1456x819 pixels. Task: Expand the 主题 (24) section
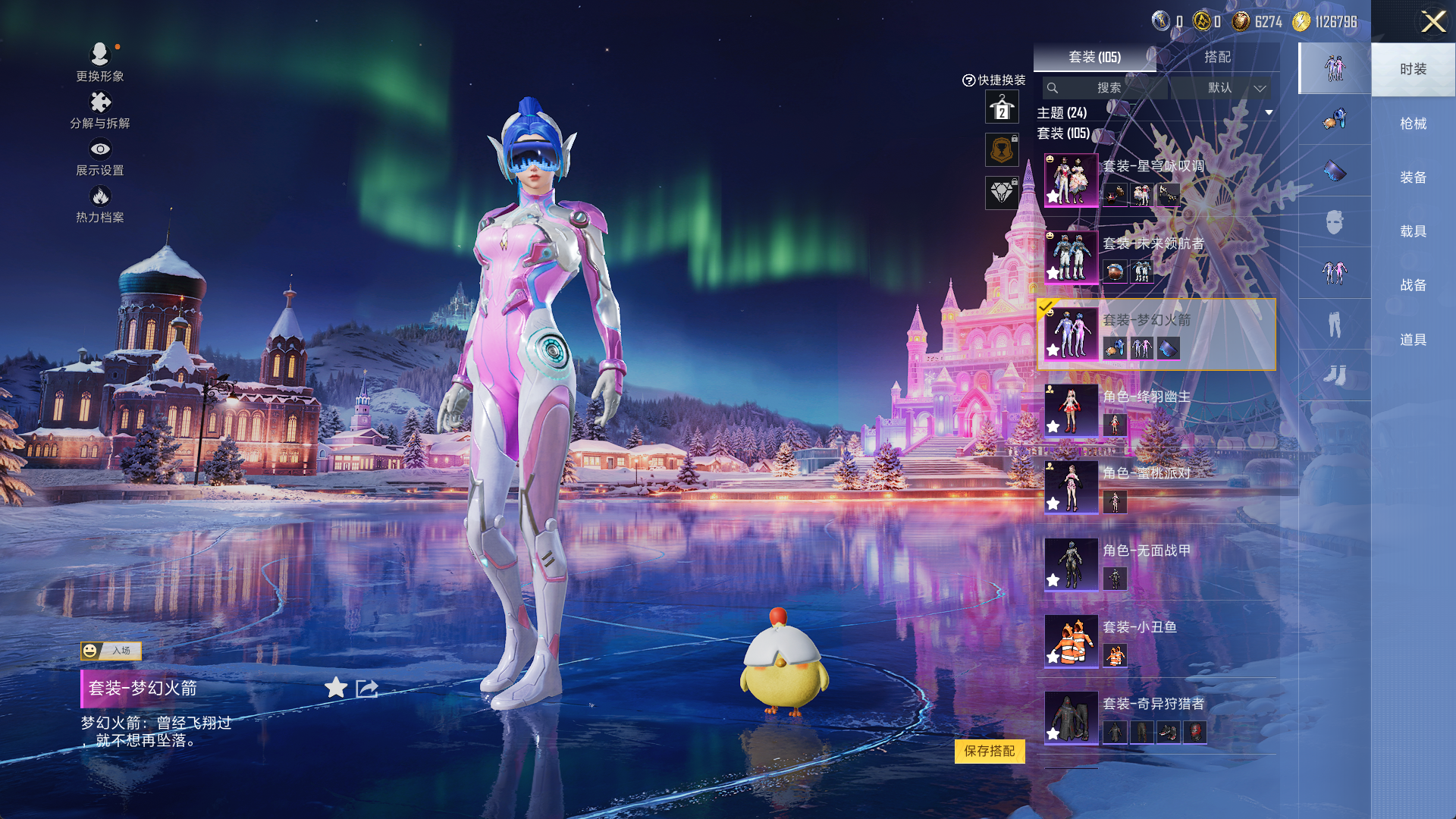(x=1269, y=113)
